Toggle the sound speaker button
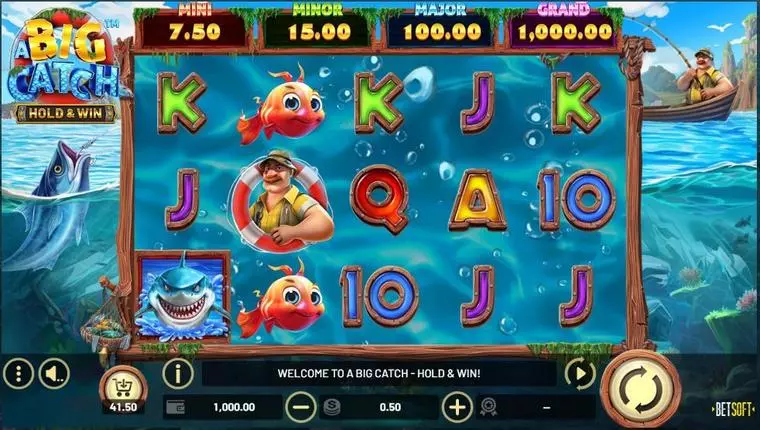This screenshot has width=760, height=430. [x=53, y=375]
